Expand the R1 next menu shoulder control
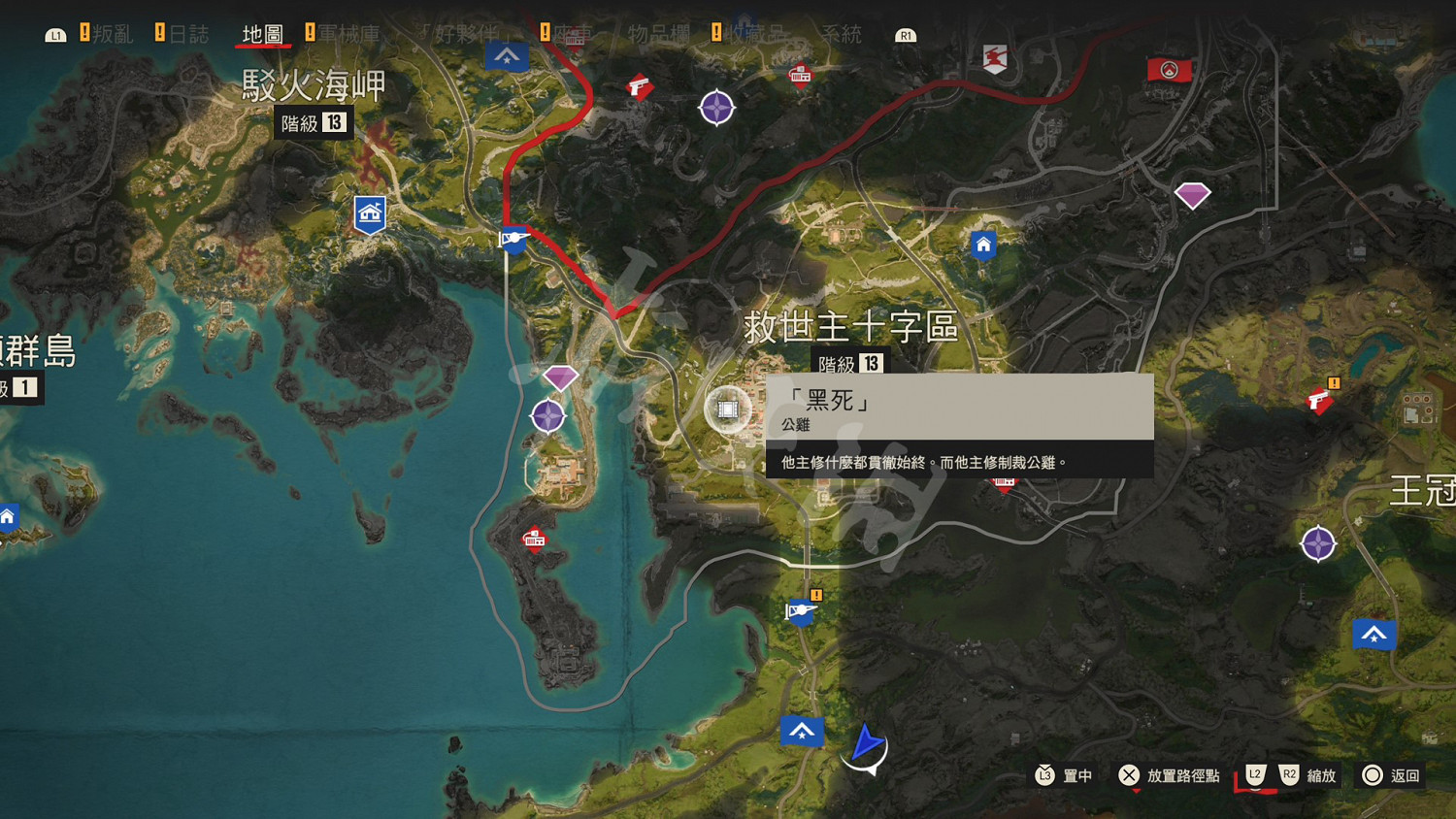1456x819 pixels. click(905, 33)
